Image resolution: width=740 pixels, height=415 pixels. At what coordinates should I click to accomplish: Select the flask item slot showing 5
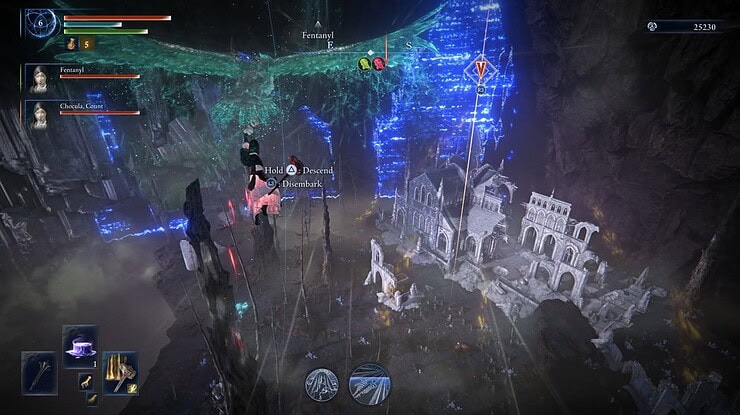pos(73,44)
